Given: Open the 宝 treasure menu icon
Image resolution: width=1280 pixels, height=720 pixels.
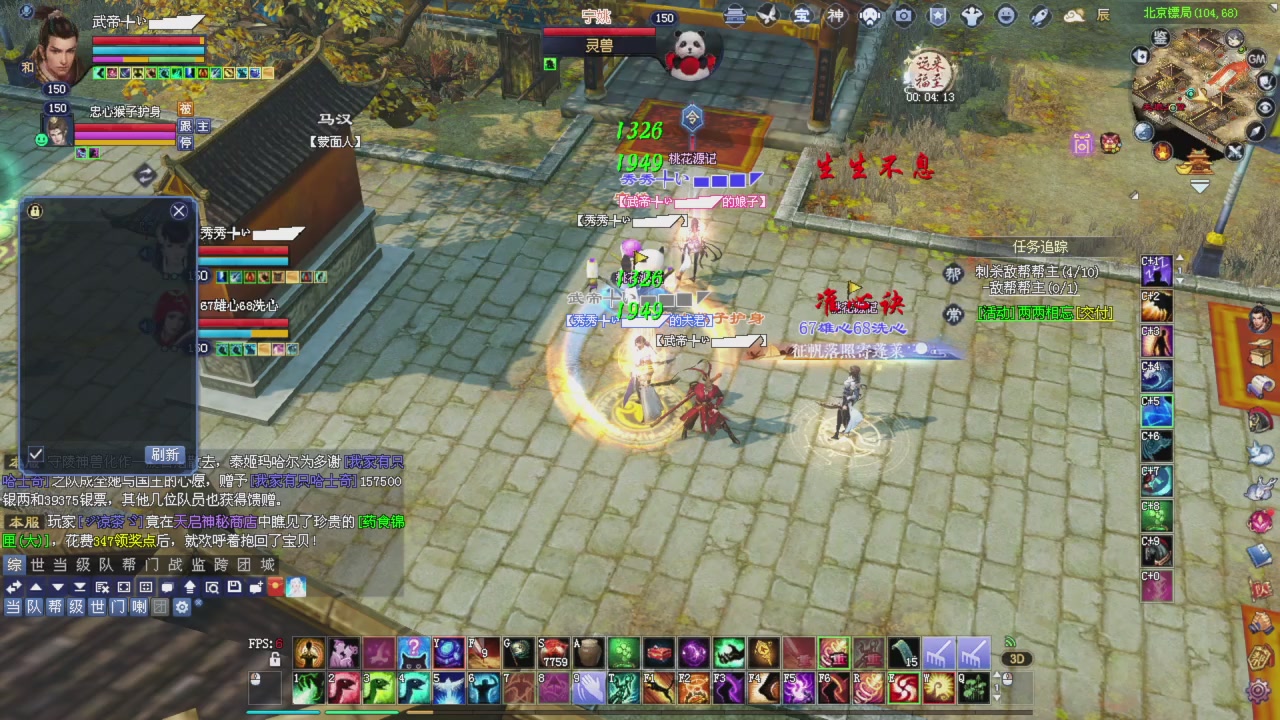Looking at the screenshot, I should click(x=802, y=15).
